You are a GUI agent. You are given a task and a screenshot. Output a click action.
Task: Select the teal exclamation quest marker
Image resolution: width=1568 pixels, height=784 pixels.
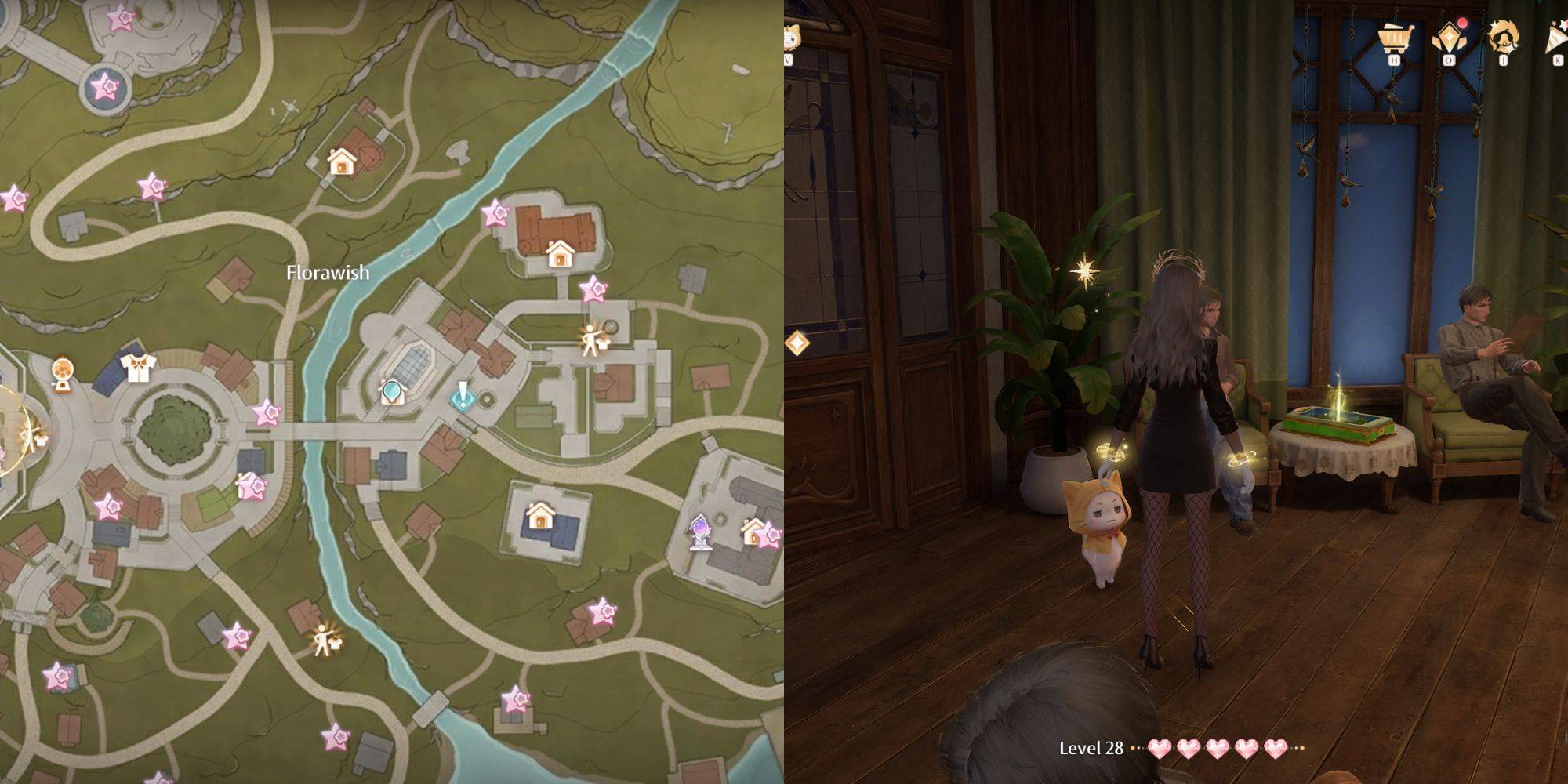pos(463,396)
